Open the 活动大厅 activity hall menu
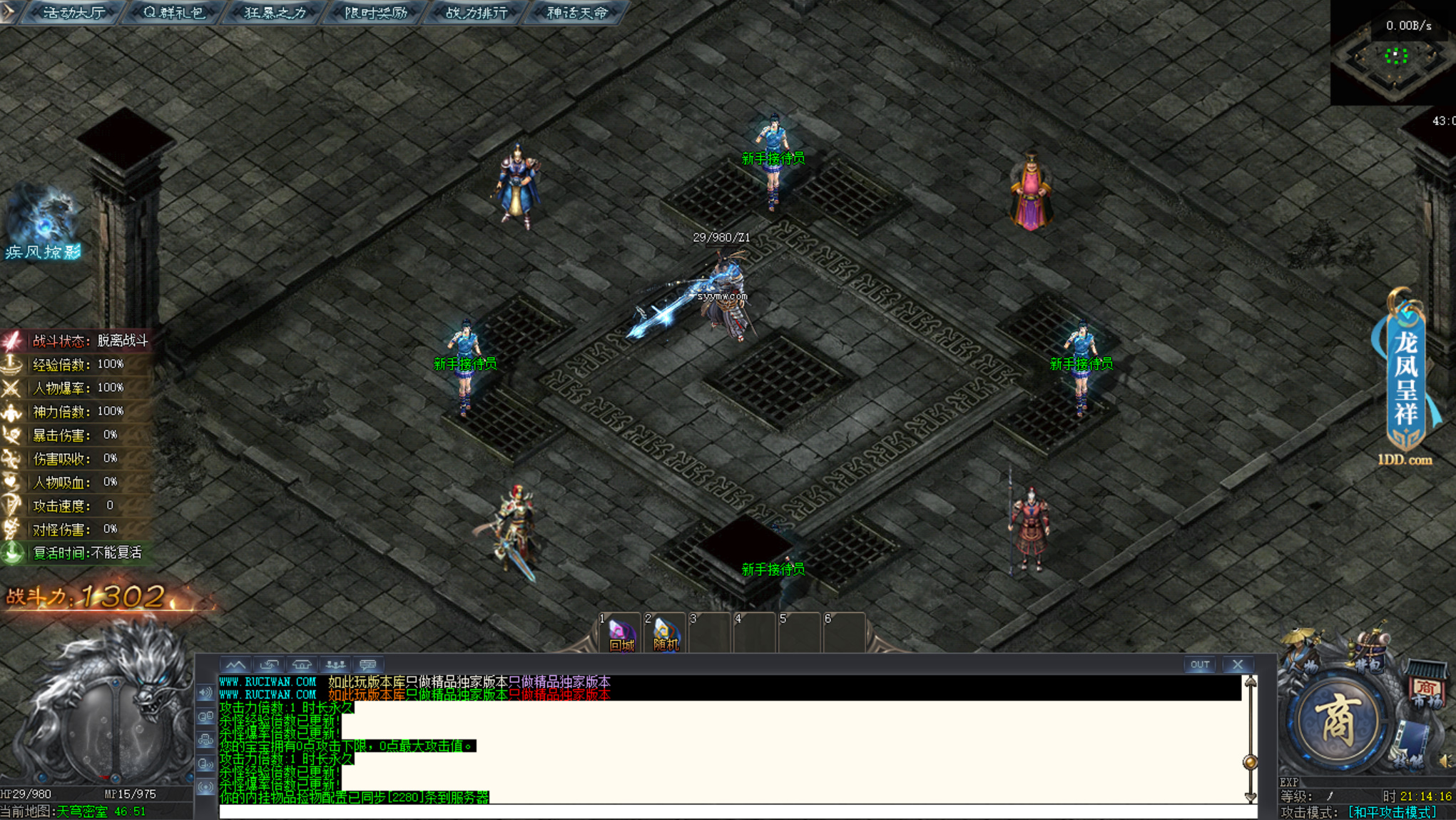 [73, 13]
